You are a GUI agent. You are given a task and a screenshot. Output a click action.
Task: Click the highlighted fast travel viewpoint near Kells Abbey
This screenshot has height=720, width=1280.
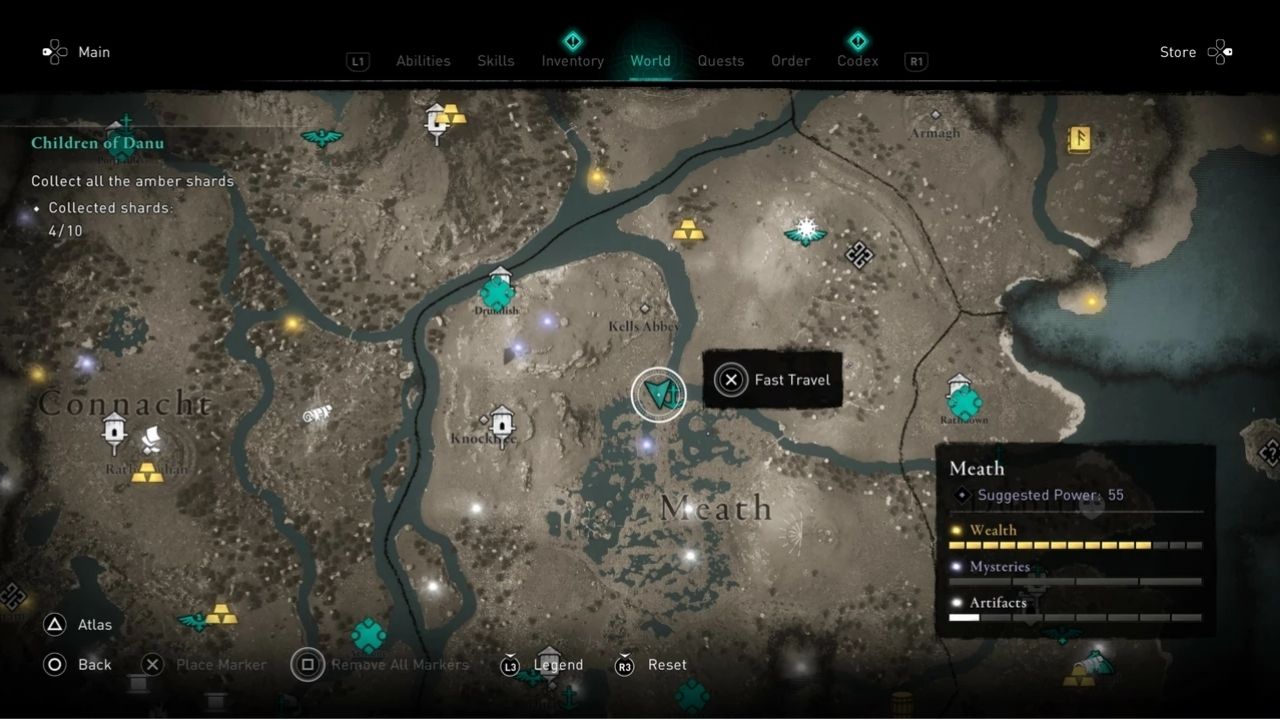coord(658,394)
